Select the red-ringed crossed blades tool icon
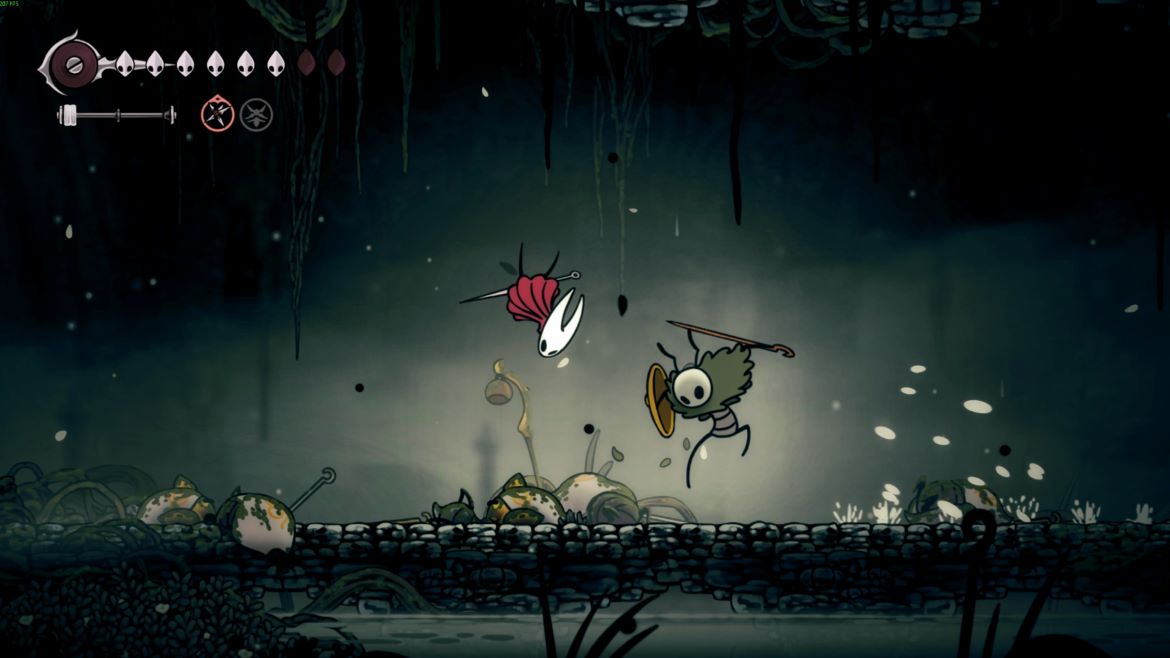 (x=217, y=115)
